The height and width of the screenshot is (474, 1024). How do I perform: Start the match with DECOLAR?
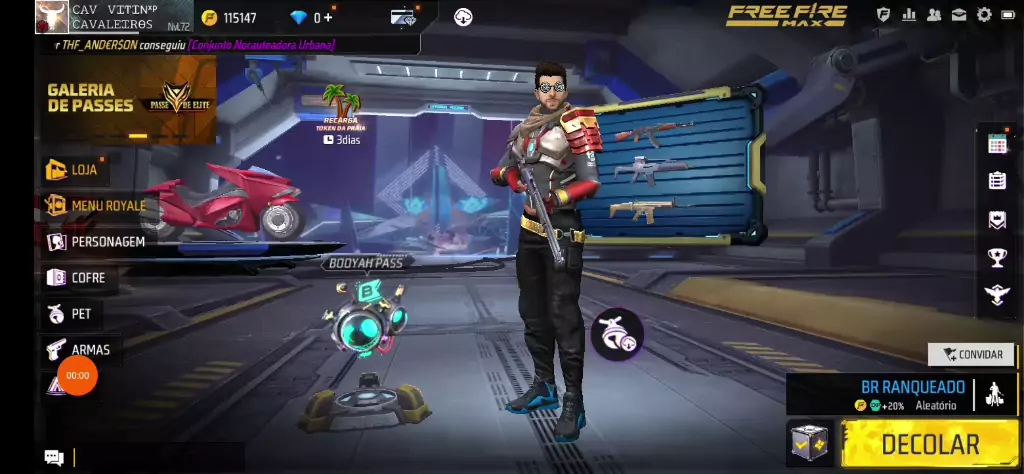tap(929, 444)
